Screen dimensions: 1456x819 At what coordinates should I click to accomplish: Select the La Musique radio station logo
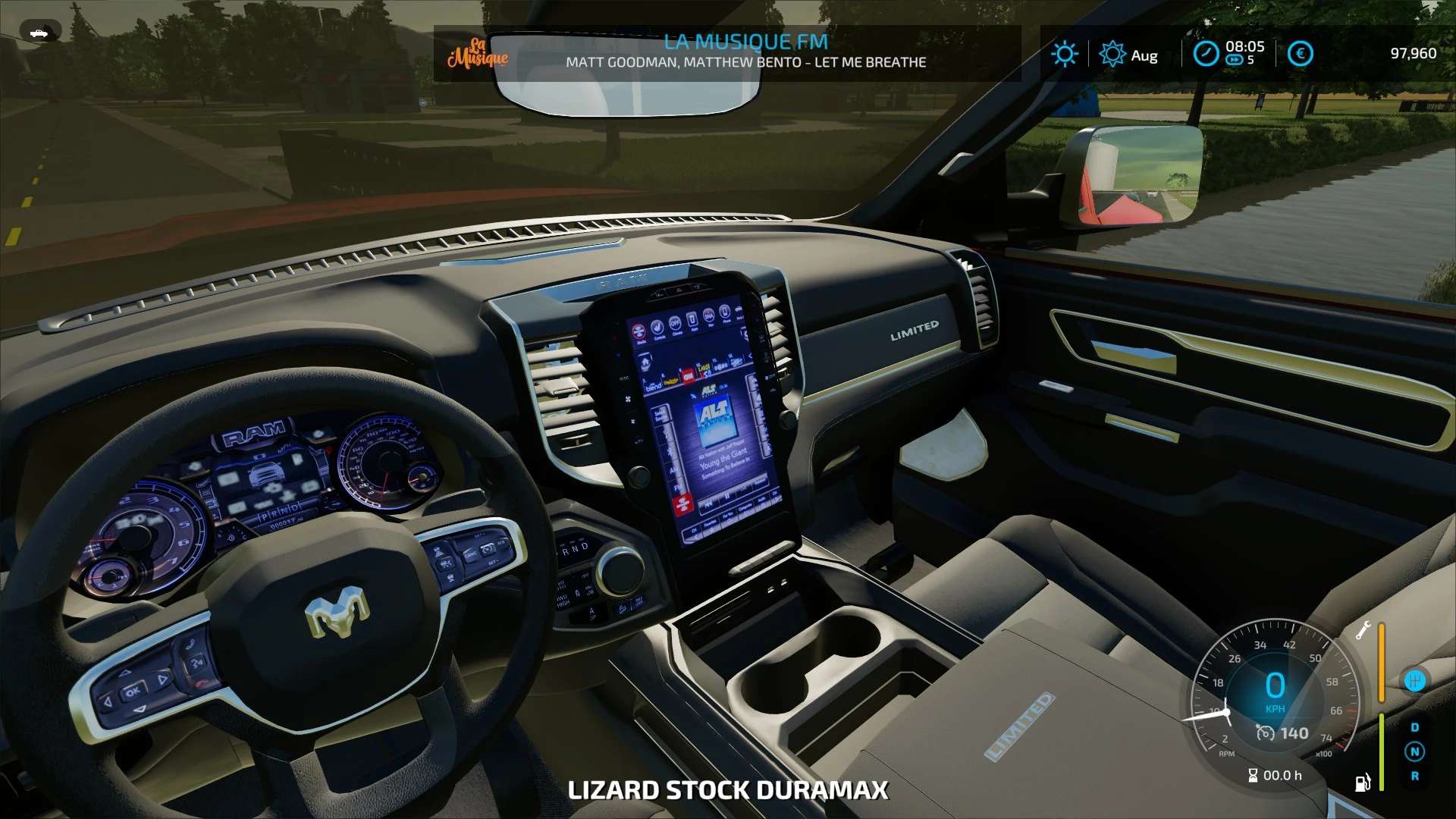478,53
